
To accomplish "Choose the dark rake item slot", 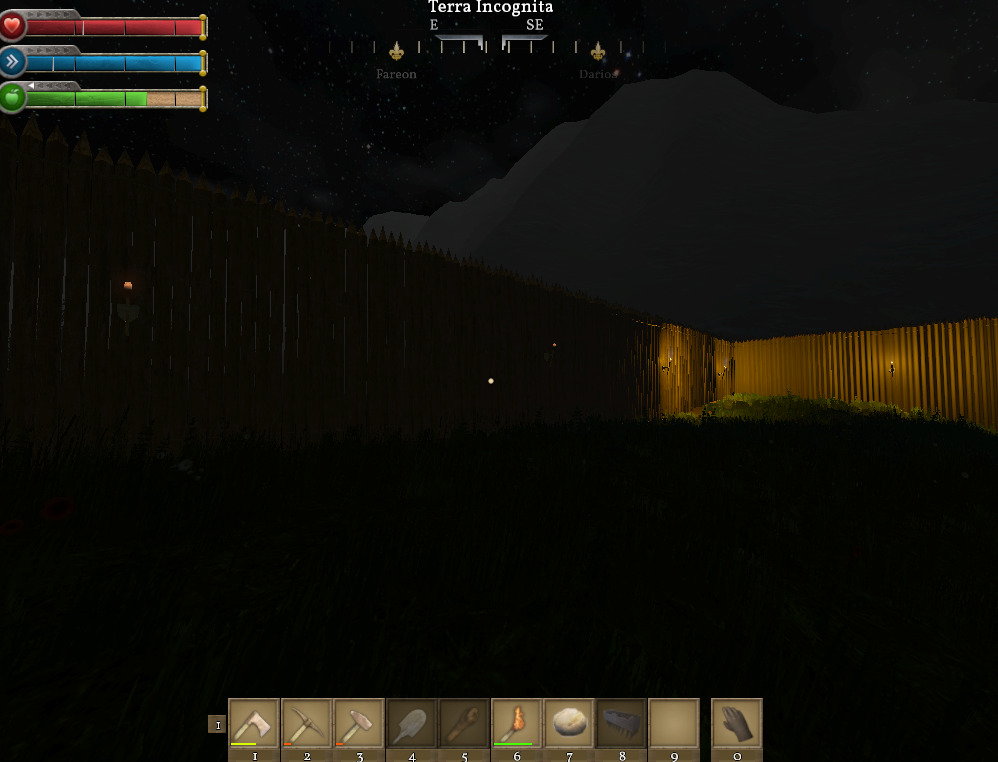I will (x=622, y=723).
